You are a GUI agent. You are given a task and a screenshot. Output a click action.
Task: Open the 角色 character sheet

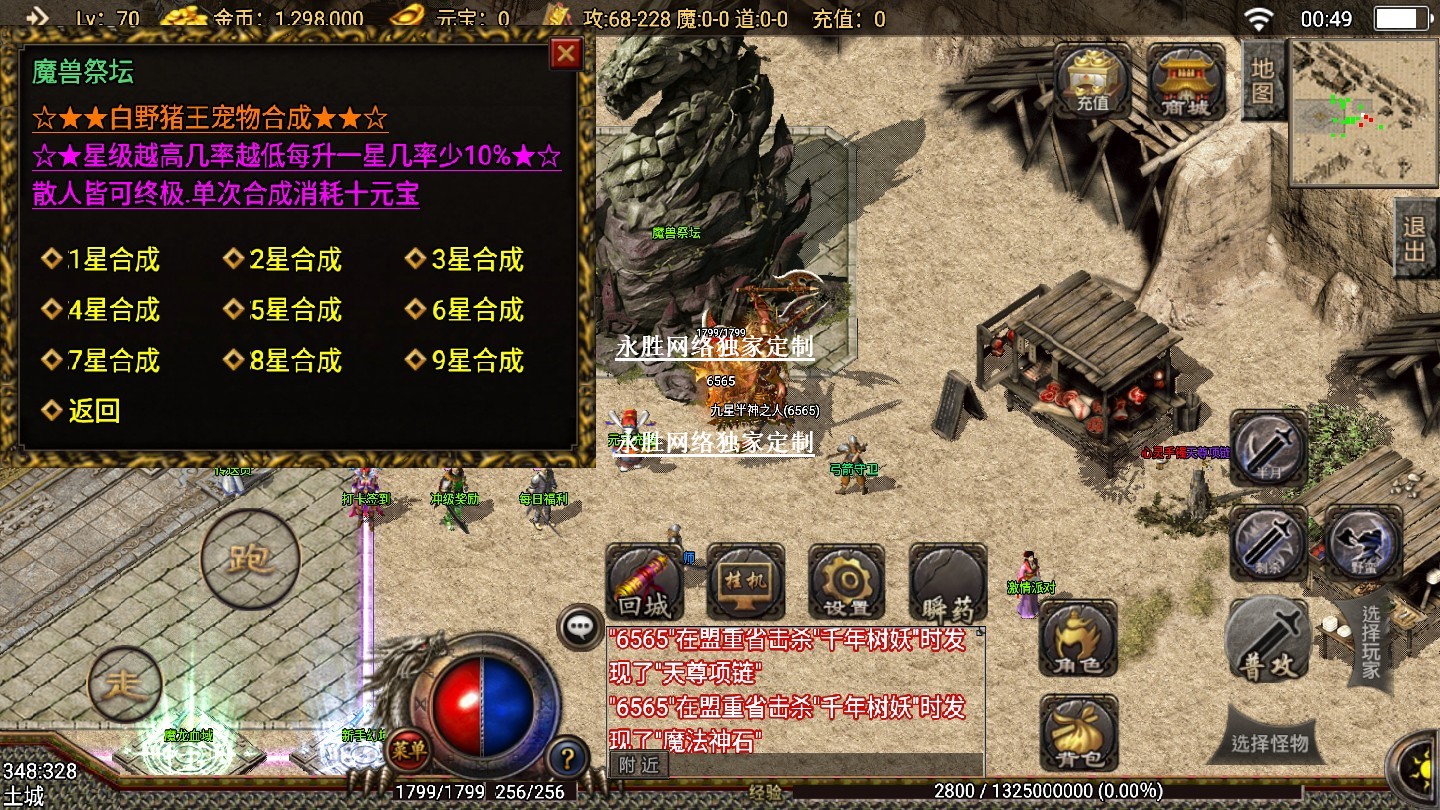pos(1079,639)
